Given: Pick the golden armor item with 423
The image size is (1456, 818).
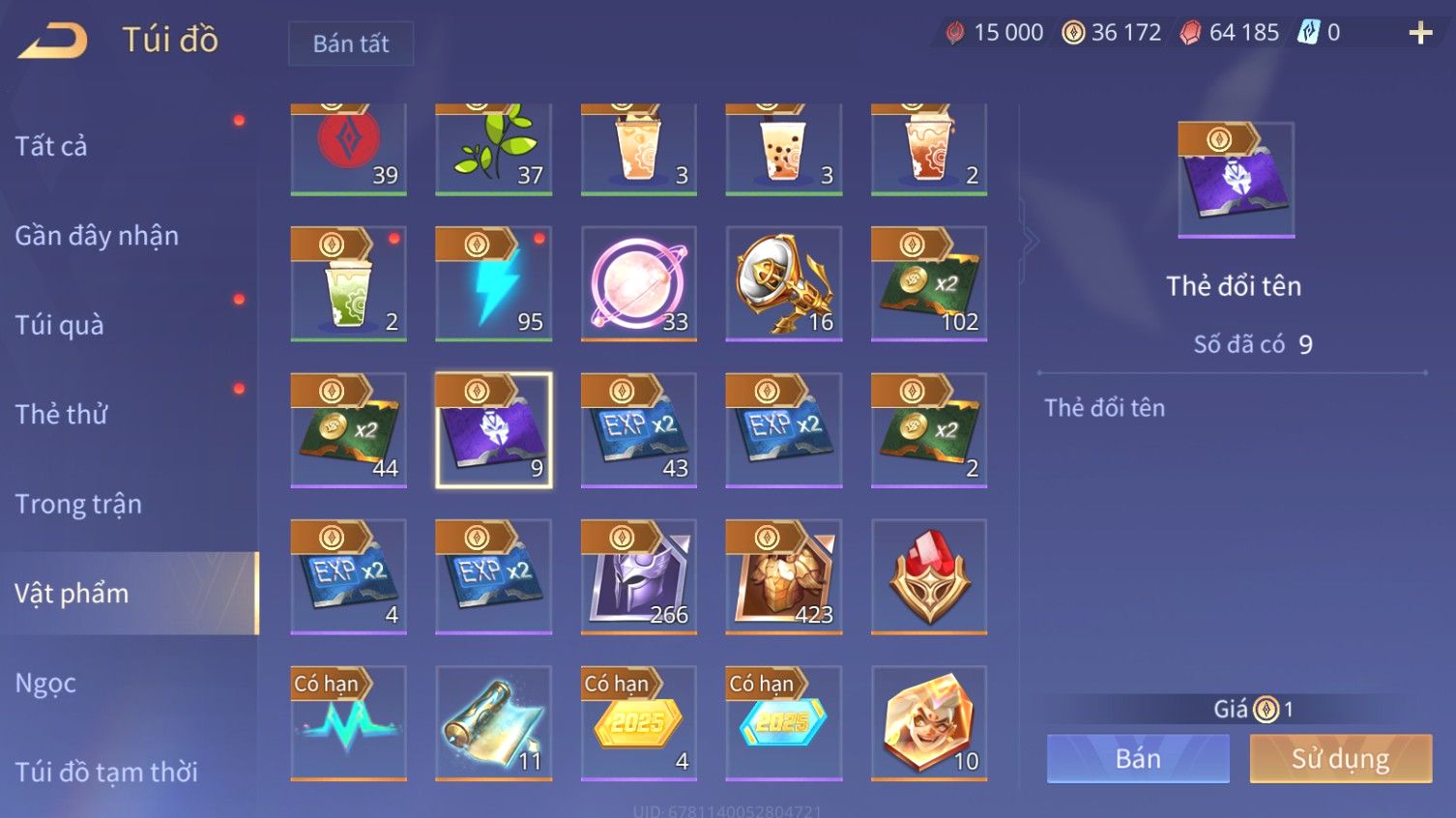Looking at the screenshot, I should (784, 576).
